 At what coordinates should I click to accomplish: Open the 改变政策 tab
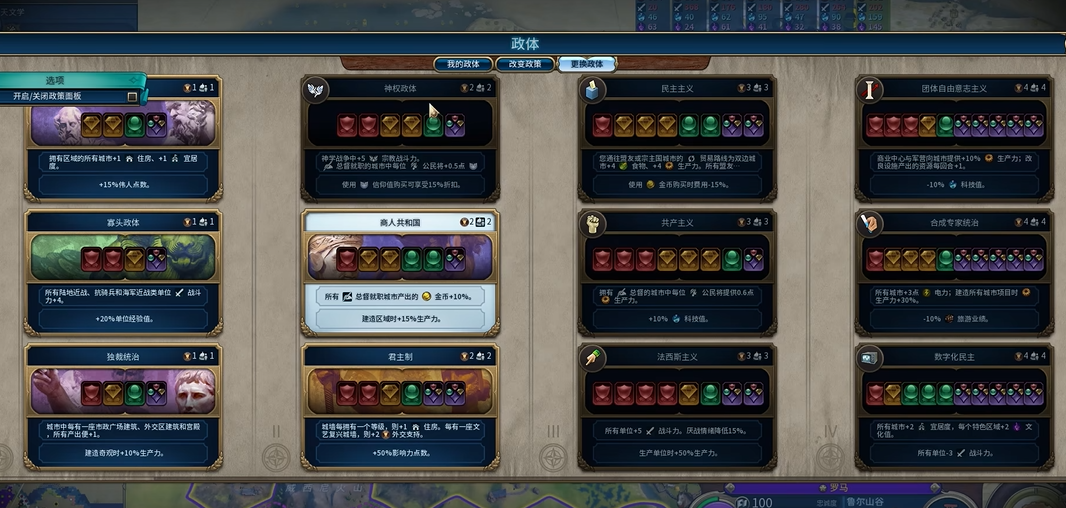(x=525, y=64)
